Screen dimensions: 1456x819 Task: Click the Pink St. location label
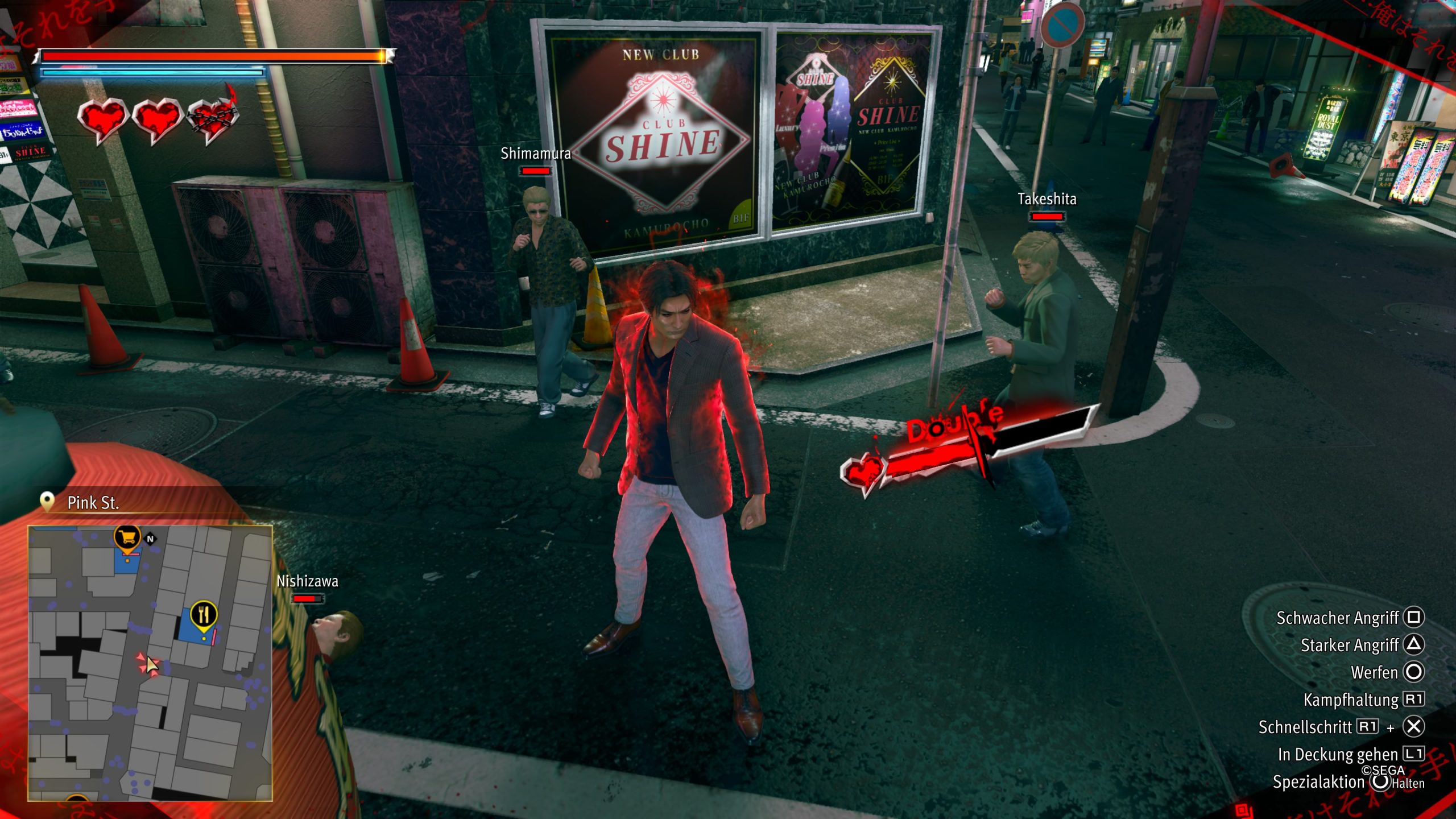click(93, 503)
